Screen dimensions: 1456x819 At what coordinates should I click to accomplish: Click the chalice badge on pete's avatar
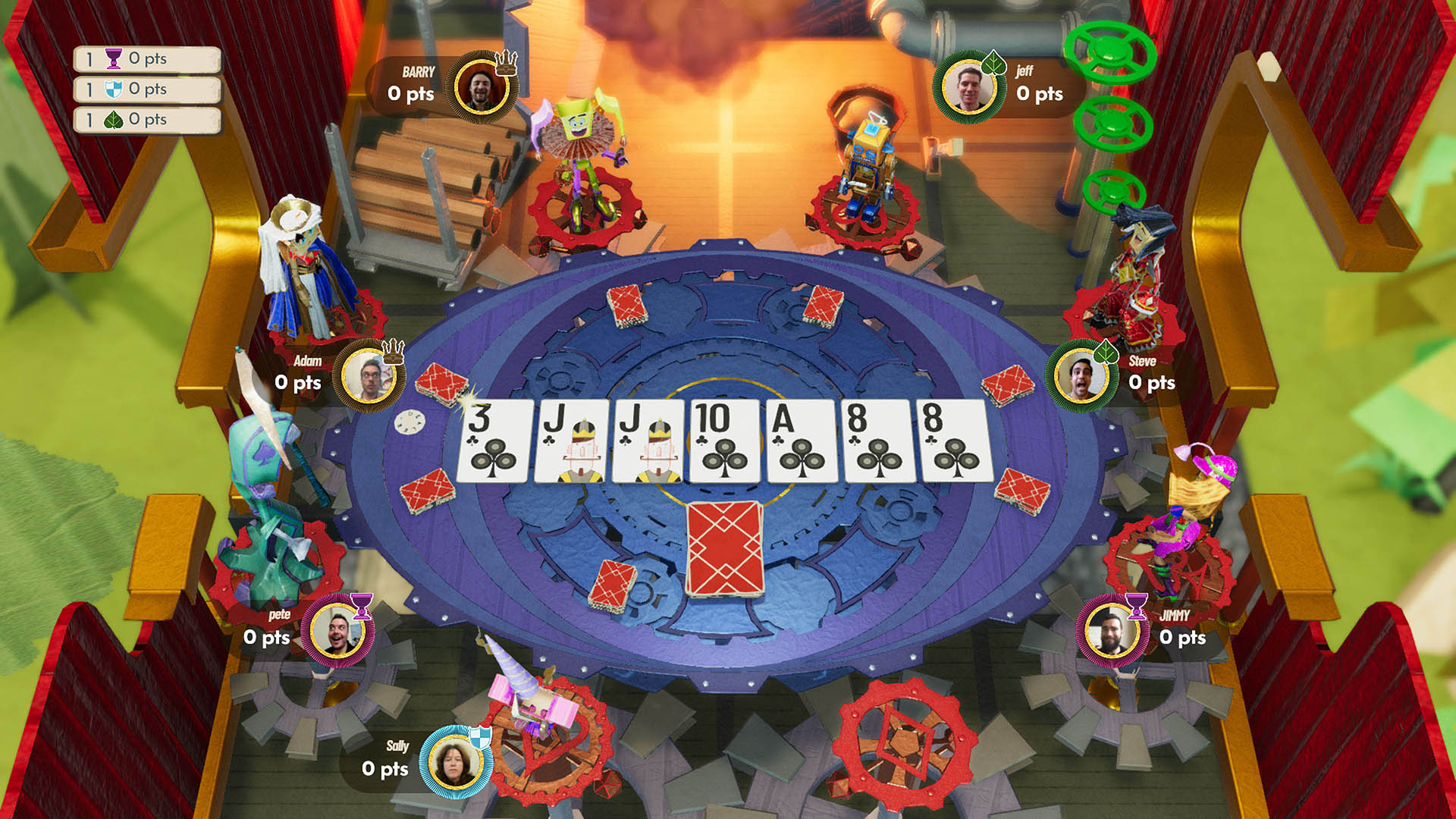point(362,605)
